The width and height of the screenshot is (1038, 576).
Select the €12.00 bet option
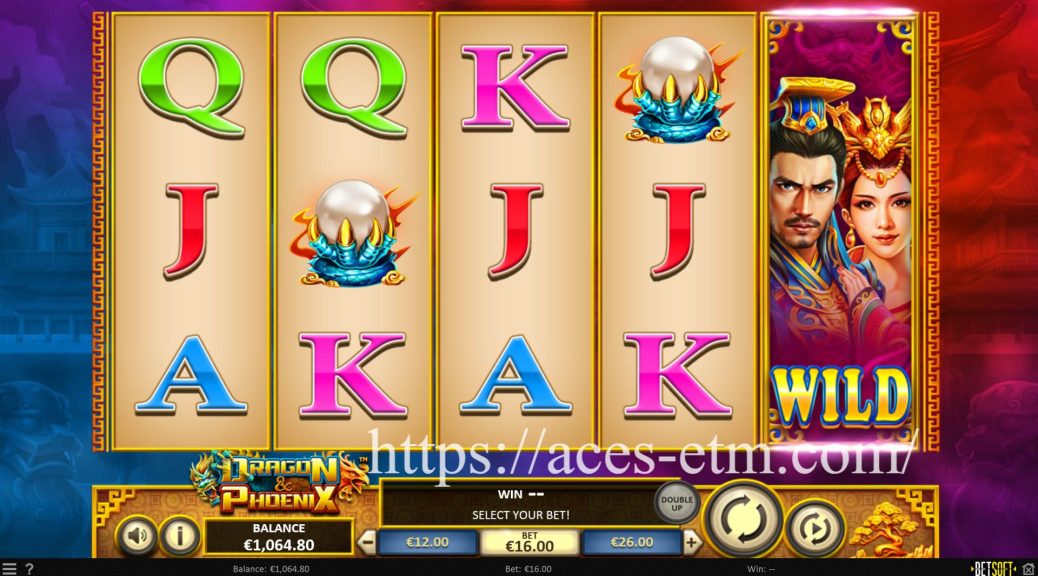point(426,542)
